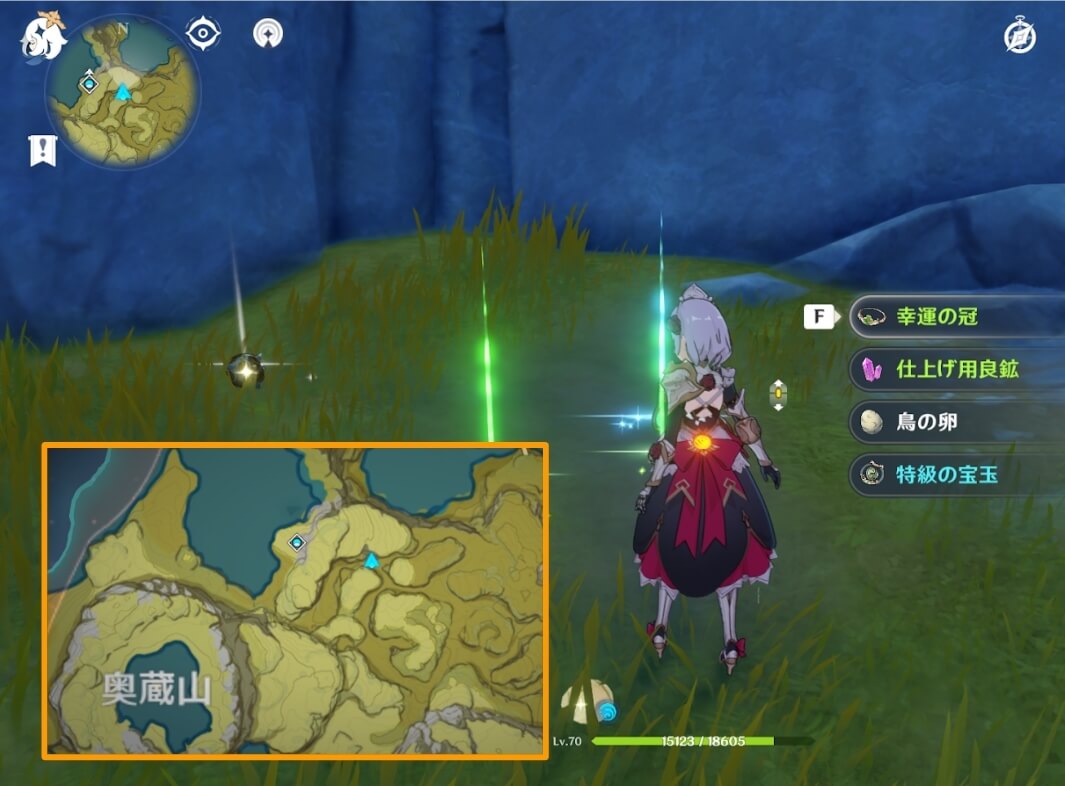The height and width of the screenshot is (786, 1065).
Task: Pick up 仕上げ用良鉱 from the loot list
Action: pos(956,369)
